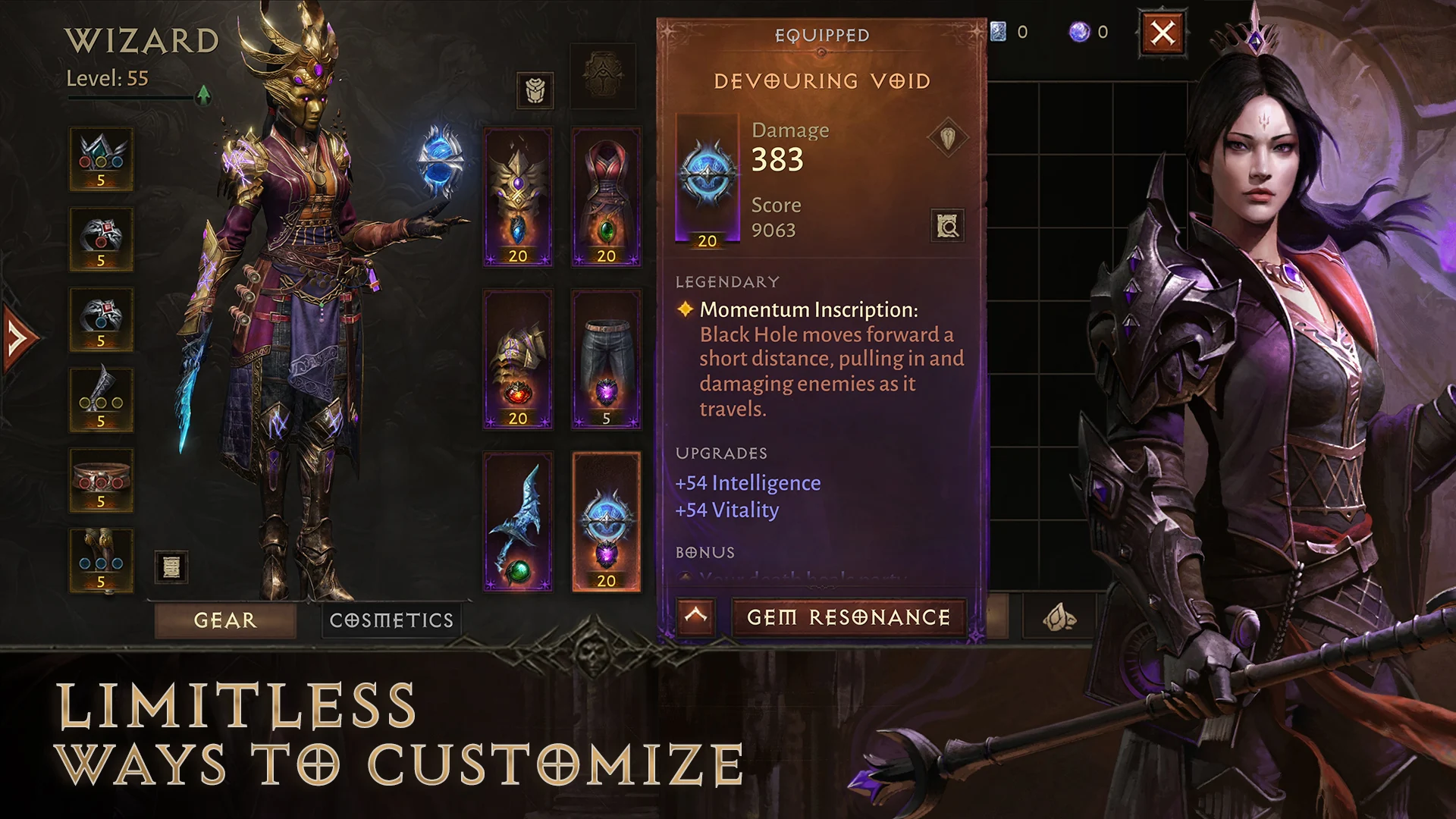Viewport: 1456px width, 819px height.
Task: Open the Gem Resonance panel
Action: tap(849, 617)
